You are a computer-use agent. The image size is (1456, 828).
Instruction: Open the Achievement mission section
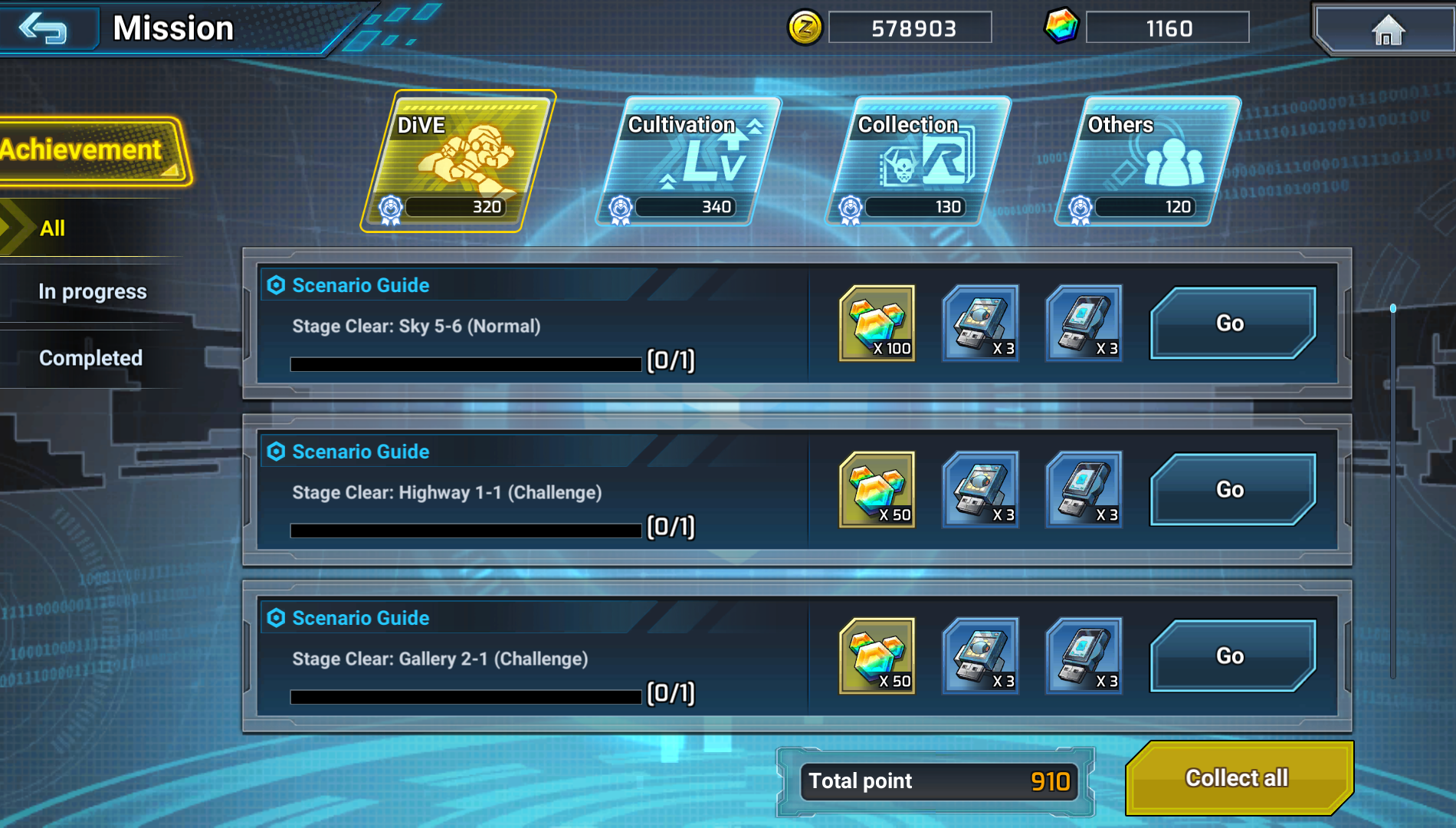tap(88, 150)
